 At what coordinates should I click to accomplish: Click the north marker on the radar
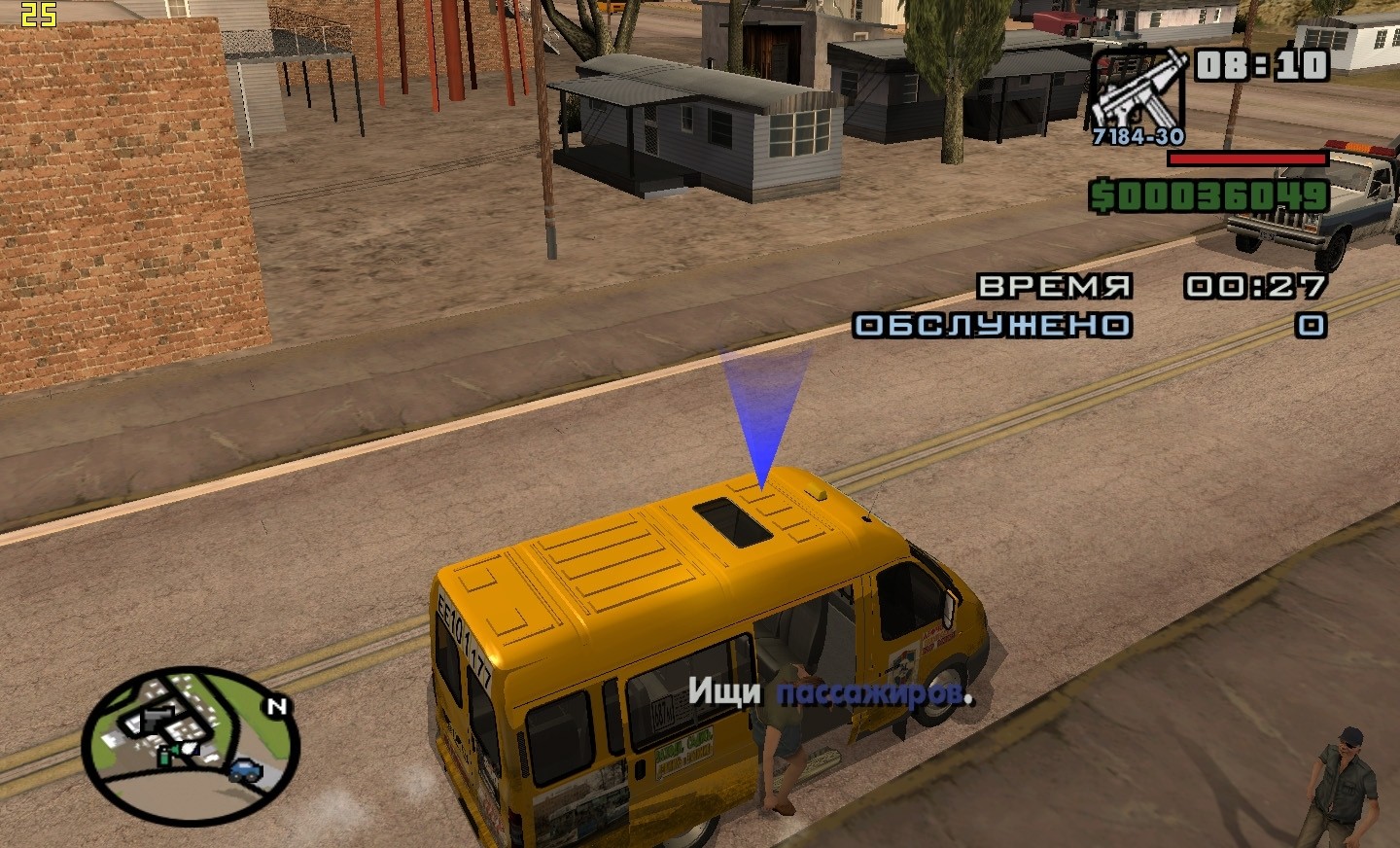278,707
